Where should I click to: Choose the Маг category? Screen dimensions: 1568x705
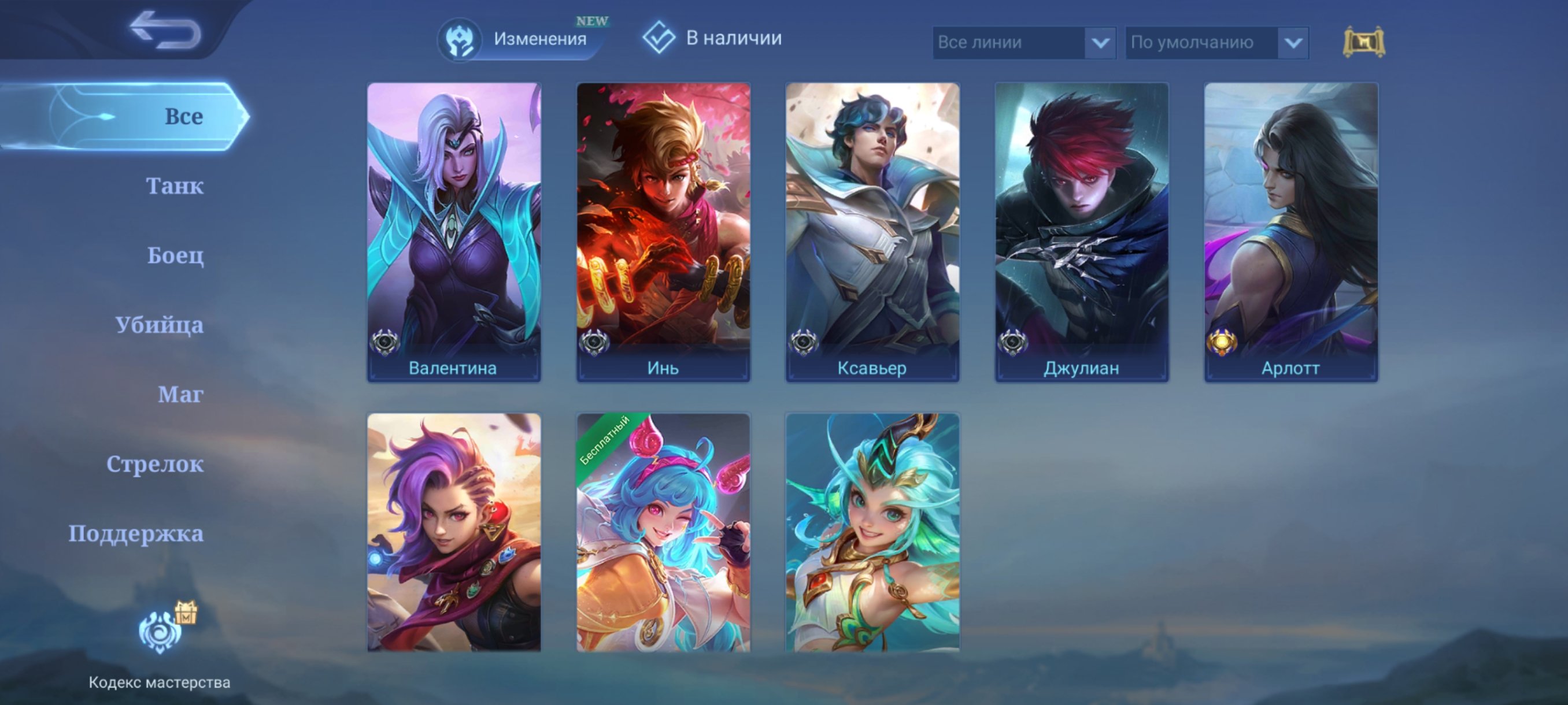pyautogui.click(x=180, y=395)
